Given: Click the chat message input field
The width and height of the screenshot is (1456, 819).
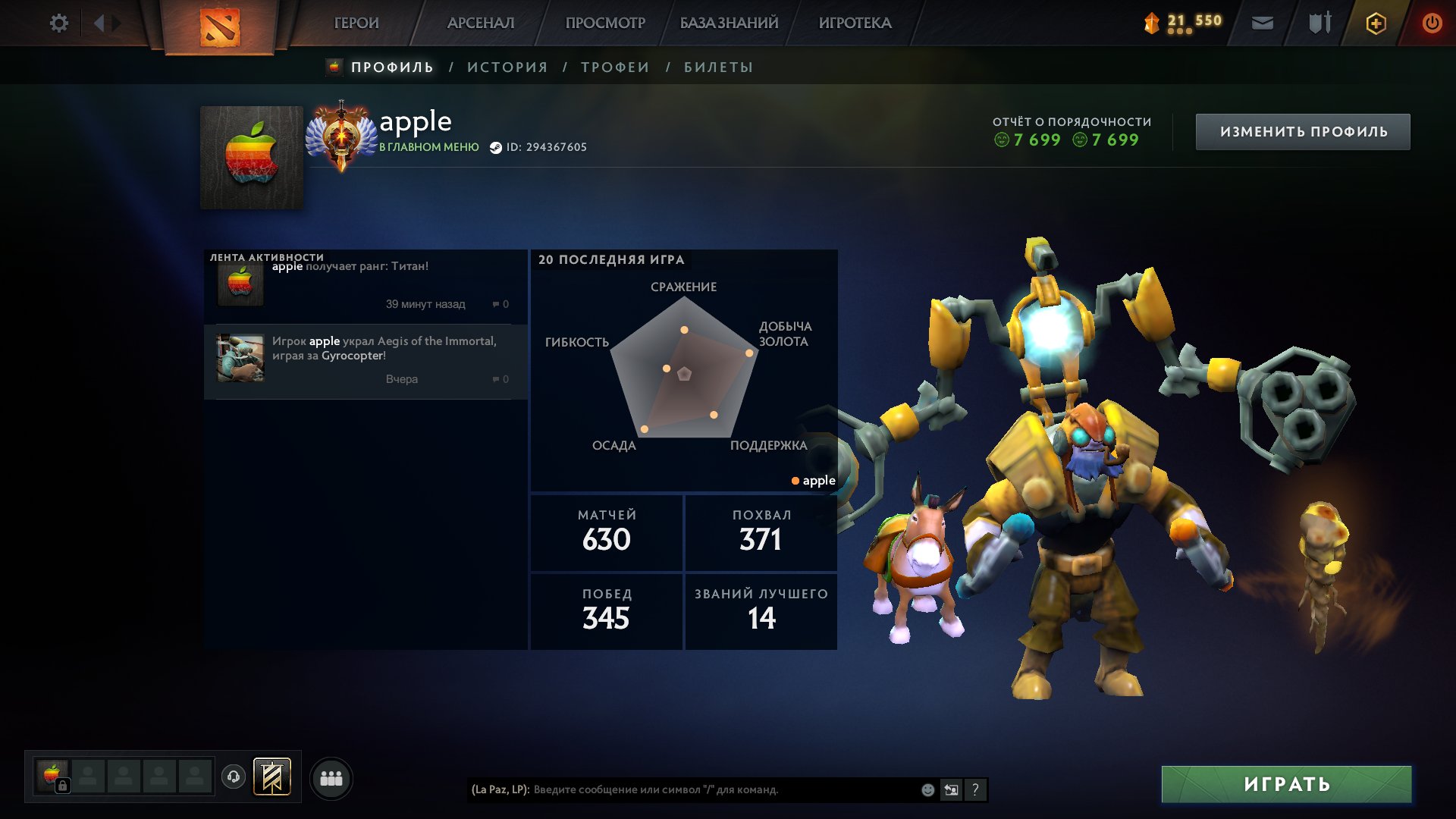Looking at the screenshot, I should click(x=720, y=789).
